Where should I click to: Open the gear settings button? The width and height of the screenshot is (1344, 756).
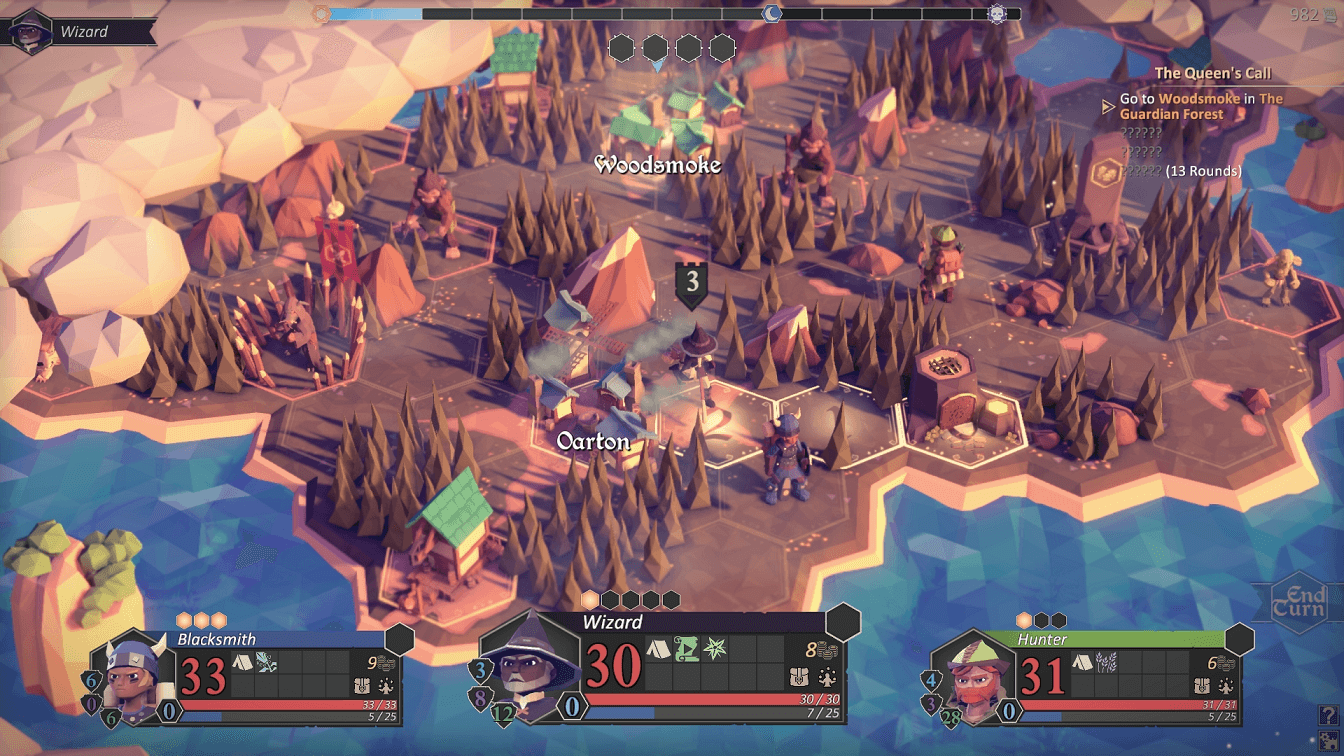pos(1328,740)
